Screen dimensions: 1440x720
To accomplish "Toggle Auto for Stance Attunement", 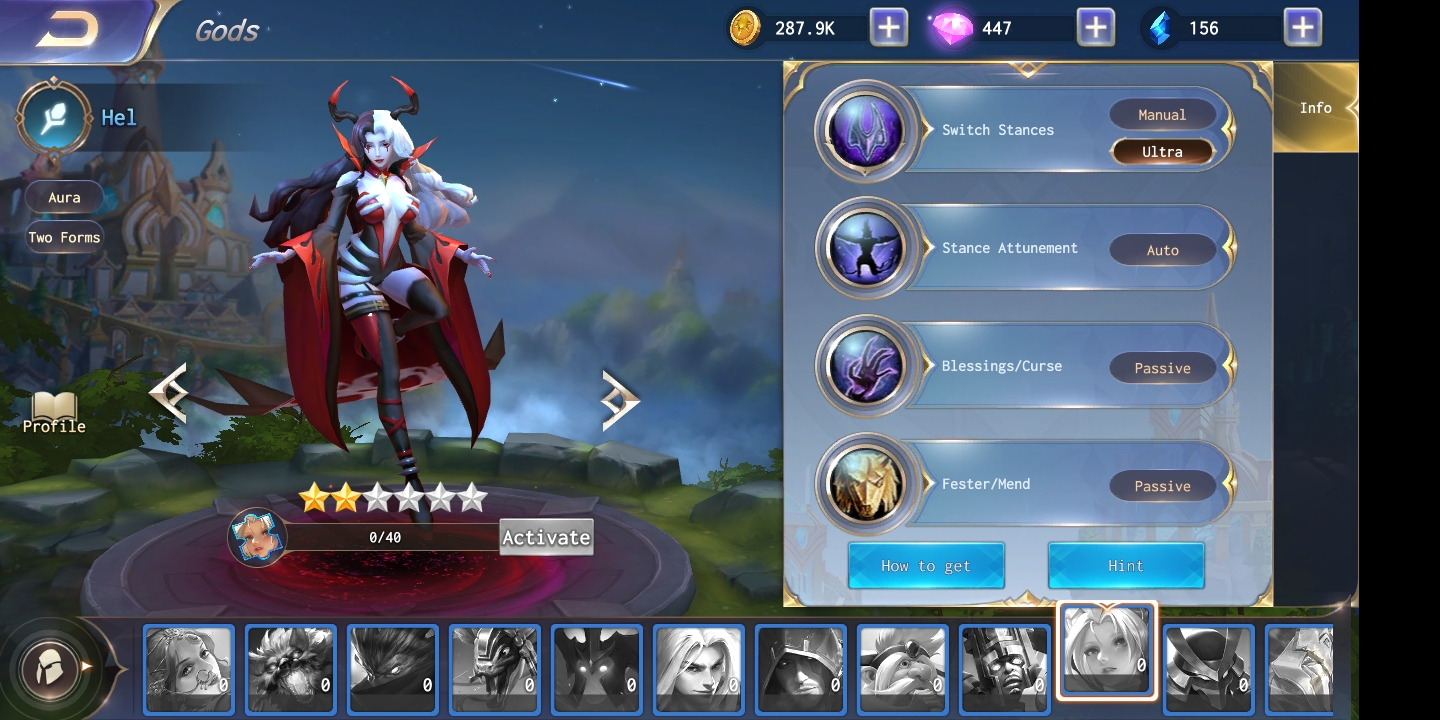I will point(1163,250).
